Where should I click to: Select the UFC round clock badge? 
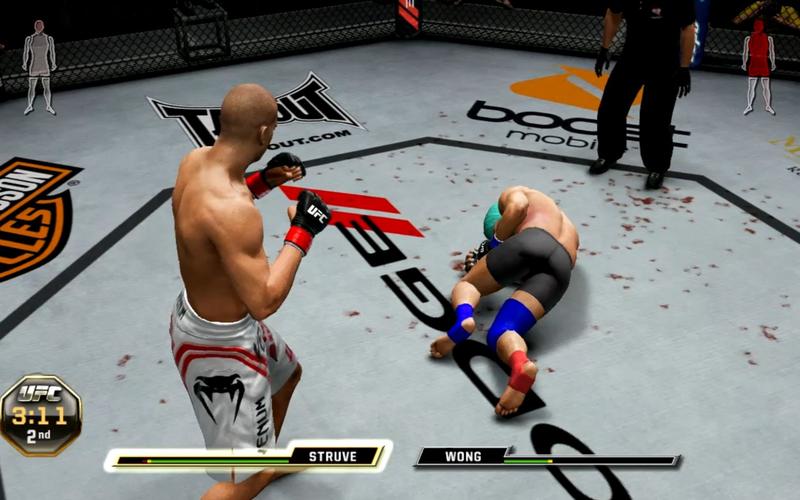coord(40,412)
